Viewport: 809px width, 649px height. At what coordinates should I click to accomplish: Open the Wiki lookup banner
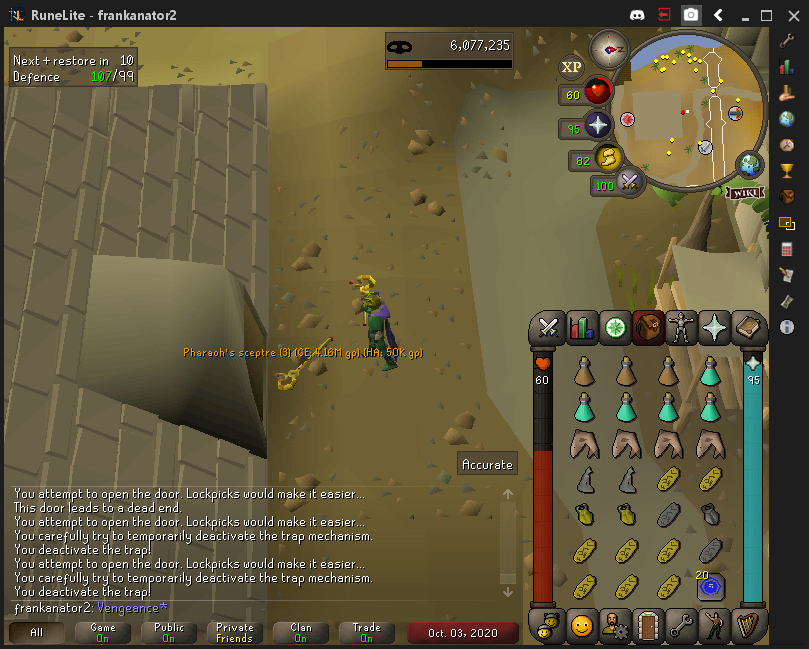click(x=745, y=192)
